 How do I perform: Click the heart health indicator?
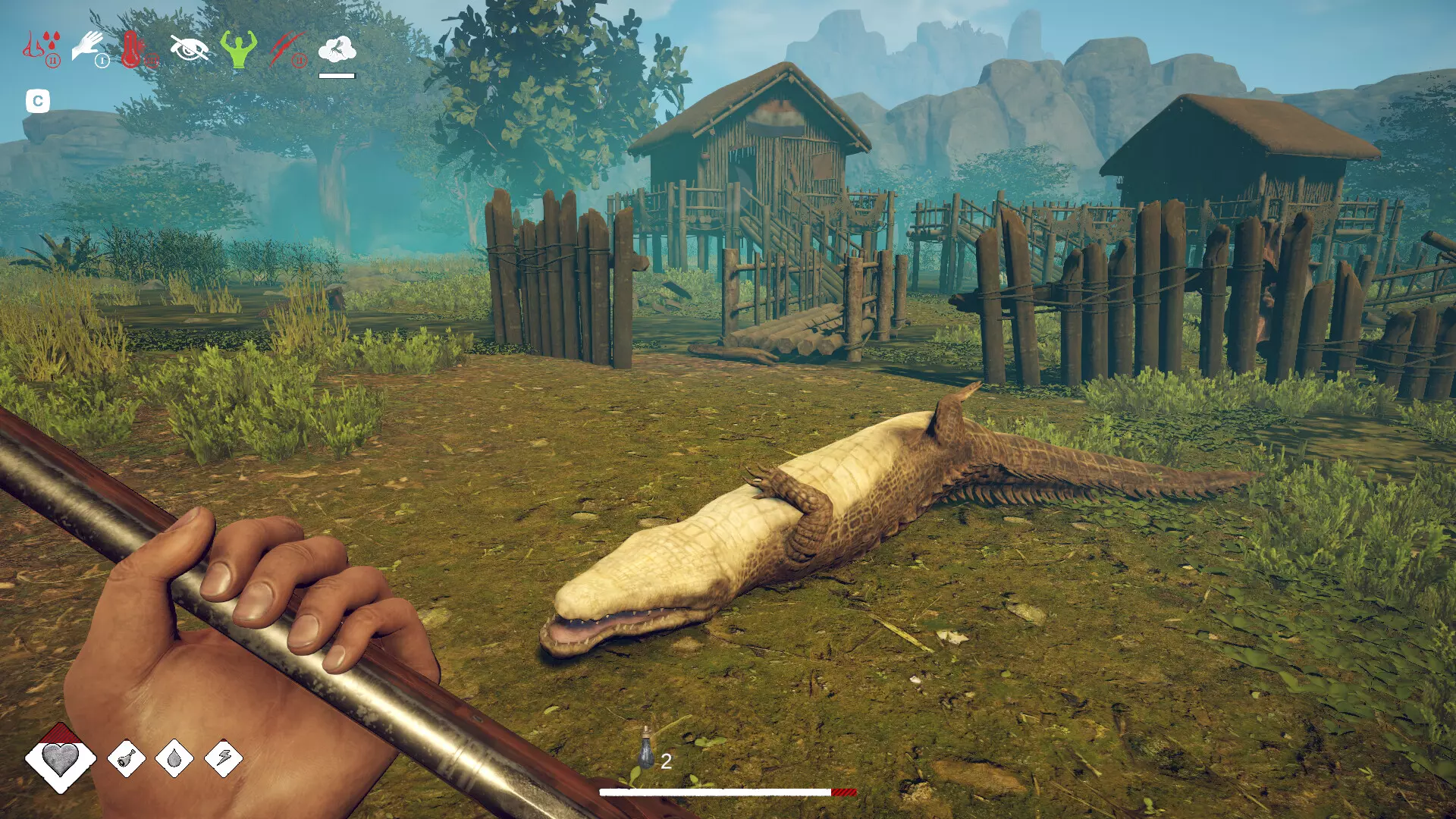tap(60, 757)
